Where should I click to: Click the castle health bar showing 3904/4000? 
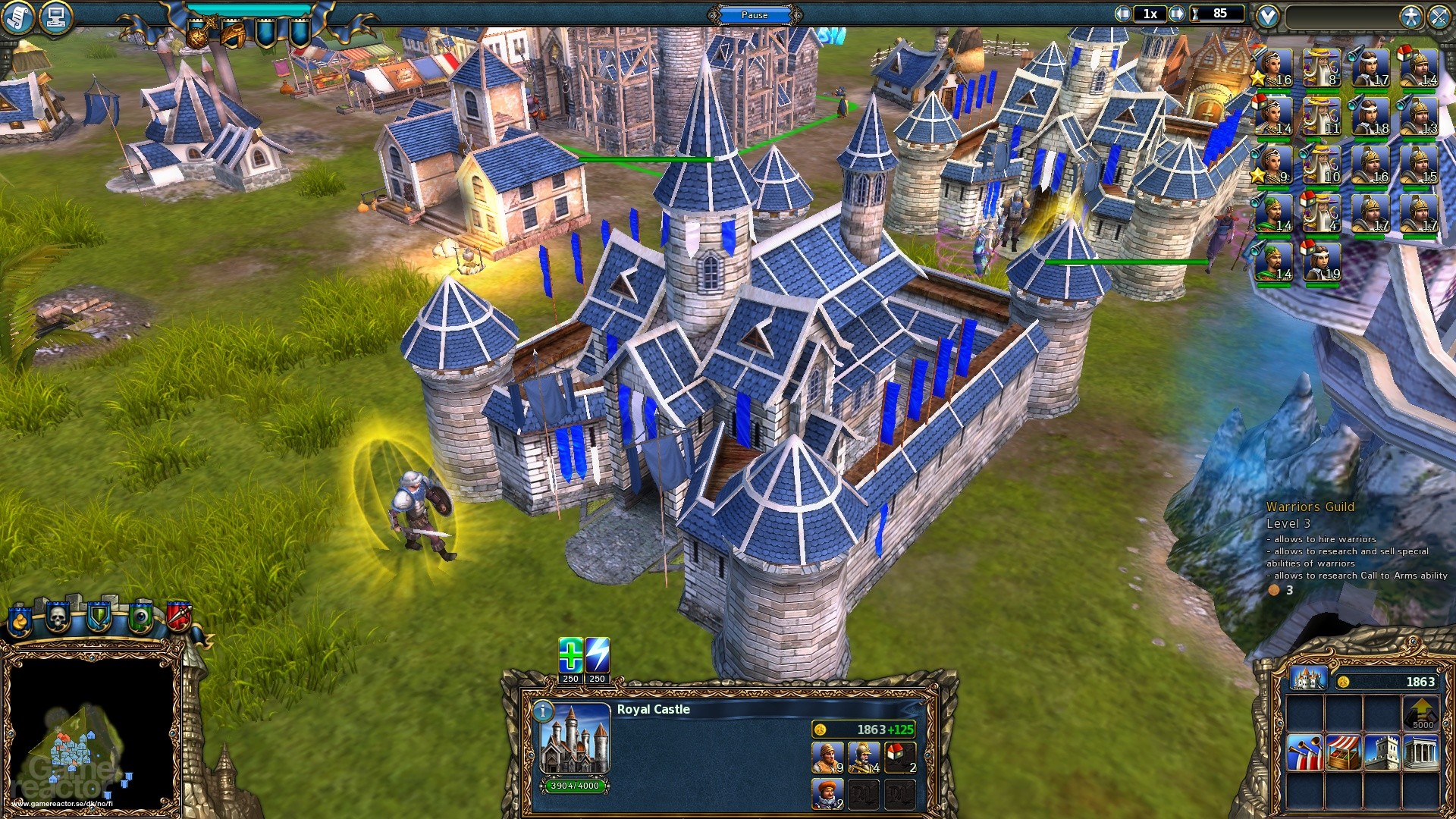[x=575, y=786]
